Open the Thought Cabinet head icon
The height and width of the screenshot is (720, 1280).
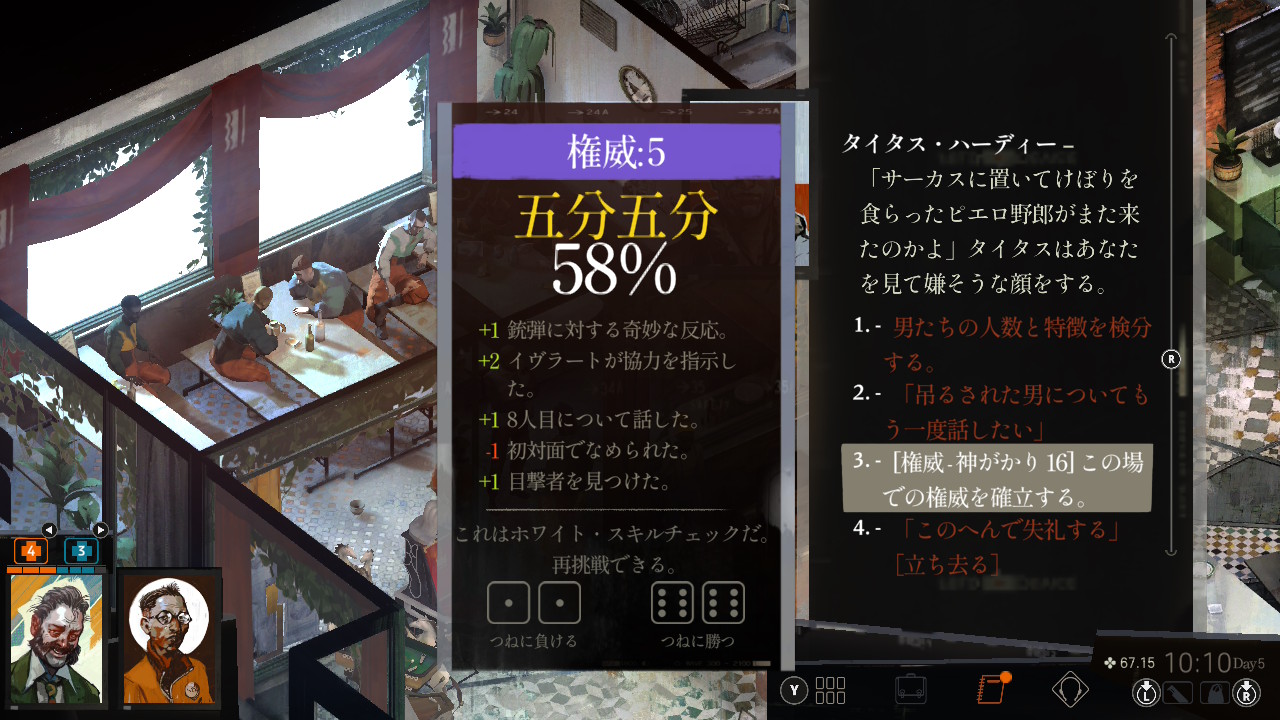click(1070, 689)
